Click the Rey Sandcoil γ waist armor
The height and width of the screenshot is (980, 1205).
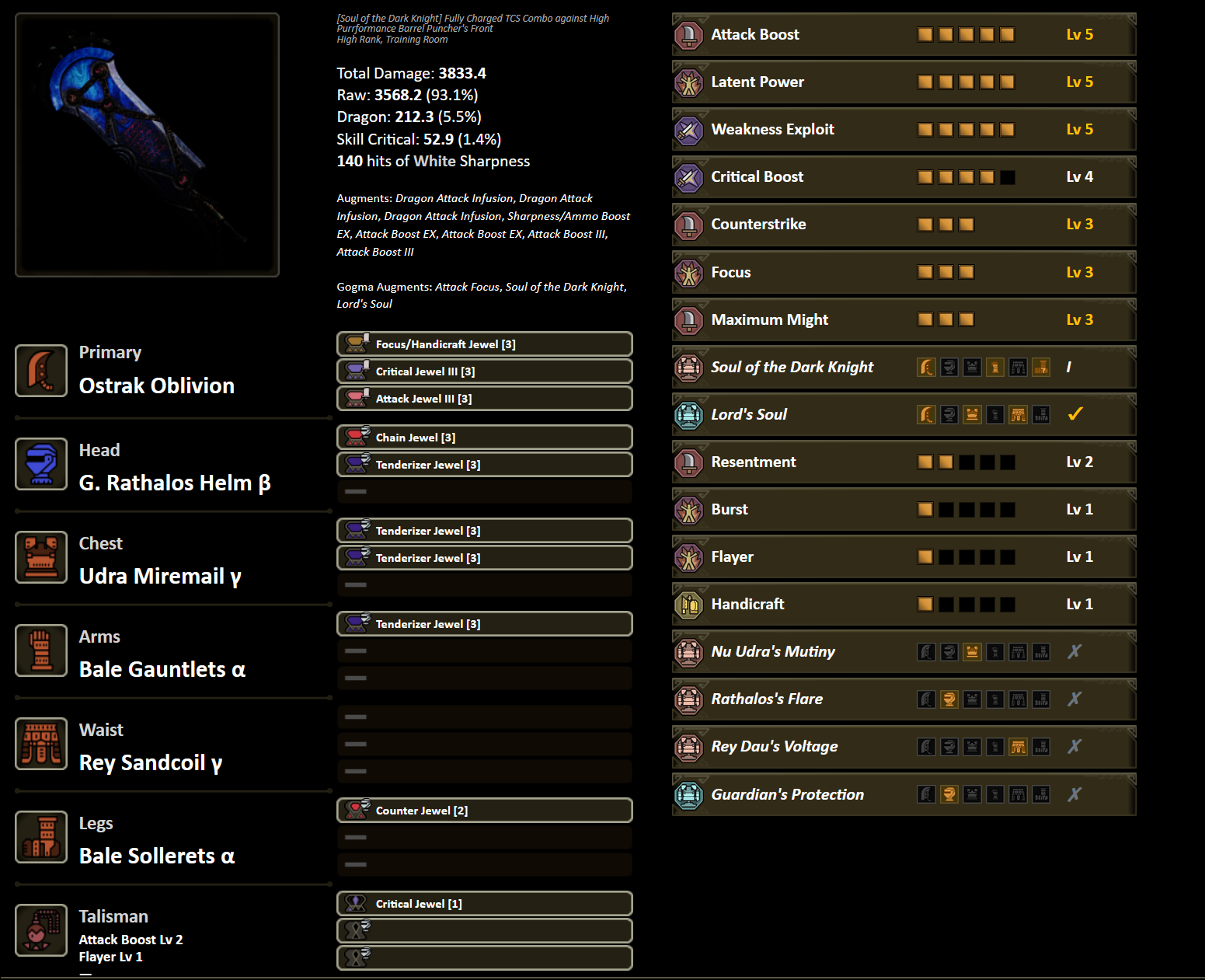tap(150, 762)
